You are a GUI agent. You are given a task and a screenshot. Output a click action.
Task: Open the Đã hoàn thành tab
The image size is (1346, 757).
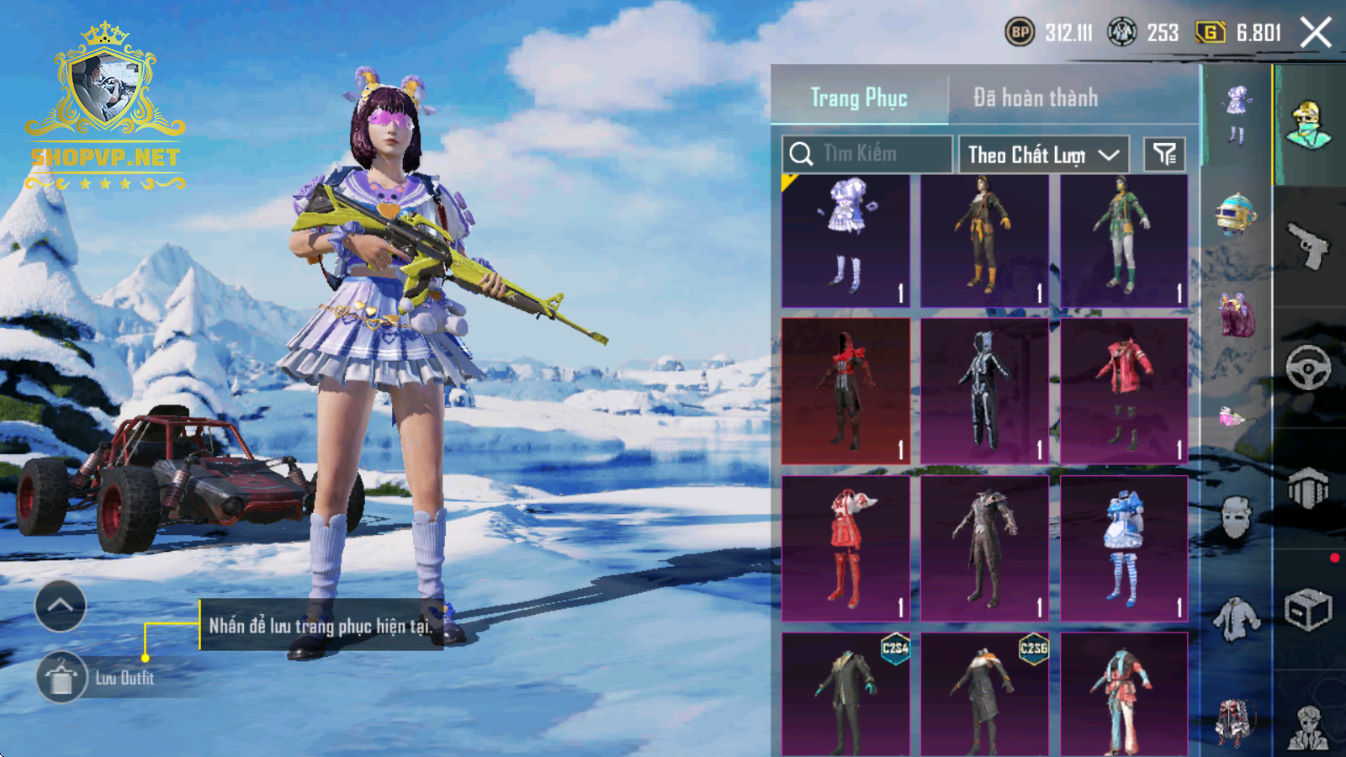[1035, 98]
